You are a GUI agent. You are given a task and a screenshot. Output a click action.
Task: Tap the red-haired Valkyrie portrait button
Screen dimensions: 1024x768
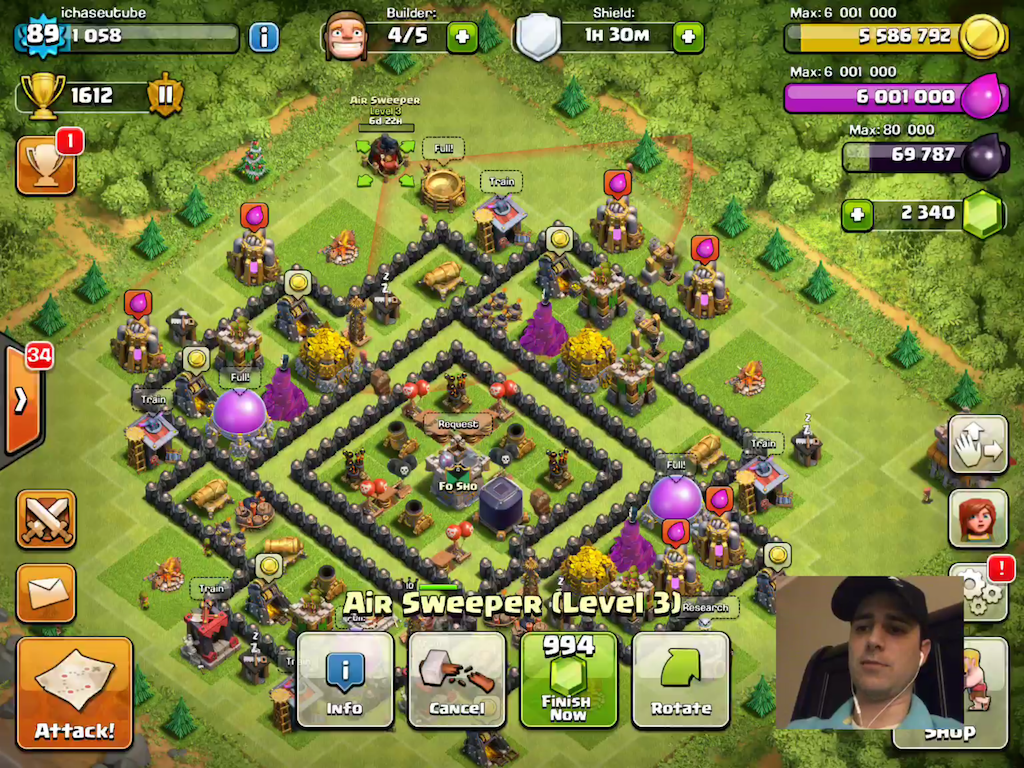[977, 518]
